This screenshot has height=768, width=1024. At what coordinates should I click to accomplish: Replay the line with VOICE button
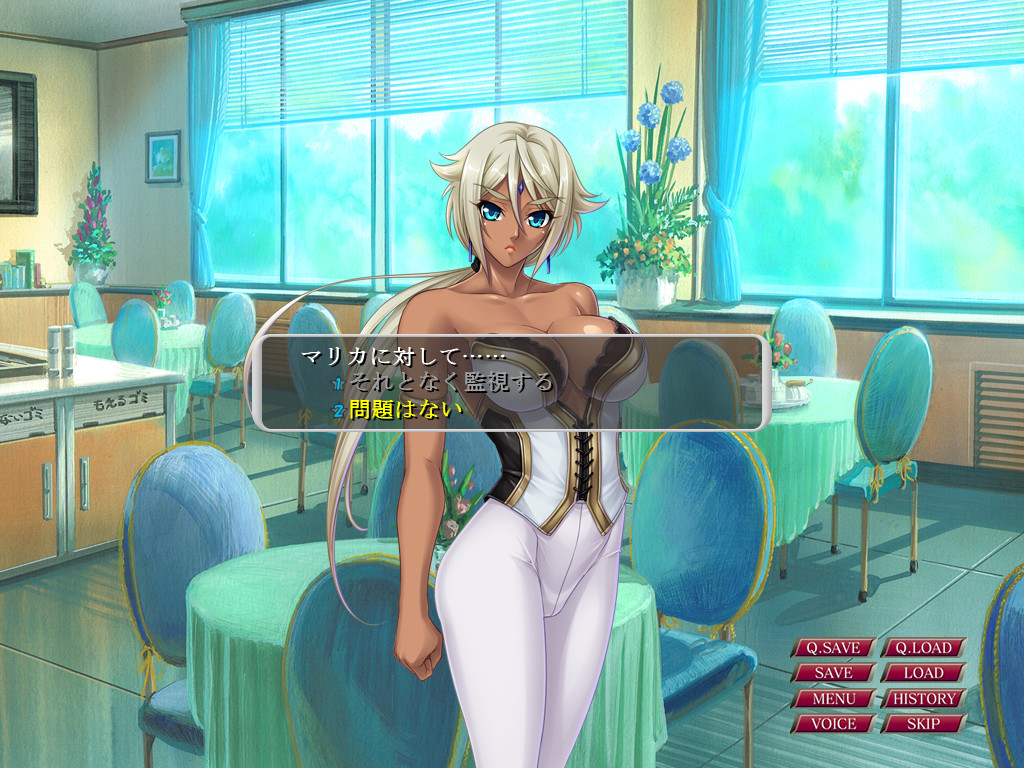pyautogui.click(x=833, y=723)
